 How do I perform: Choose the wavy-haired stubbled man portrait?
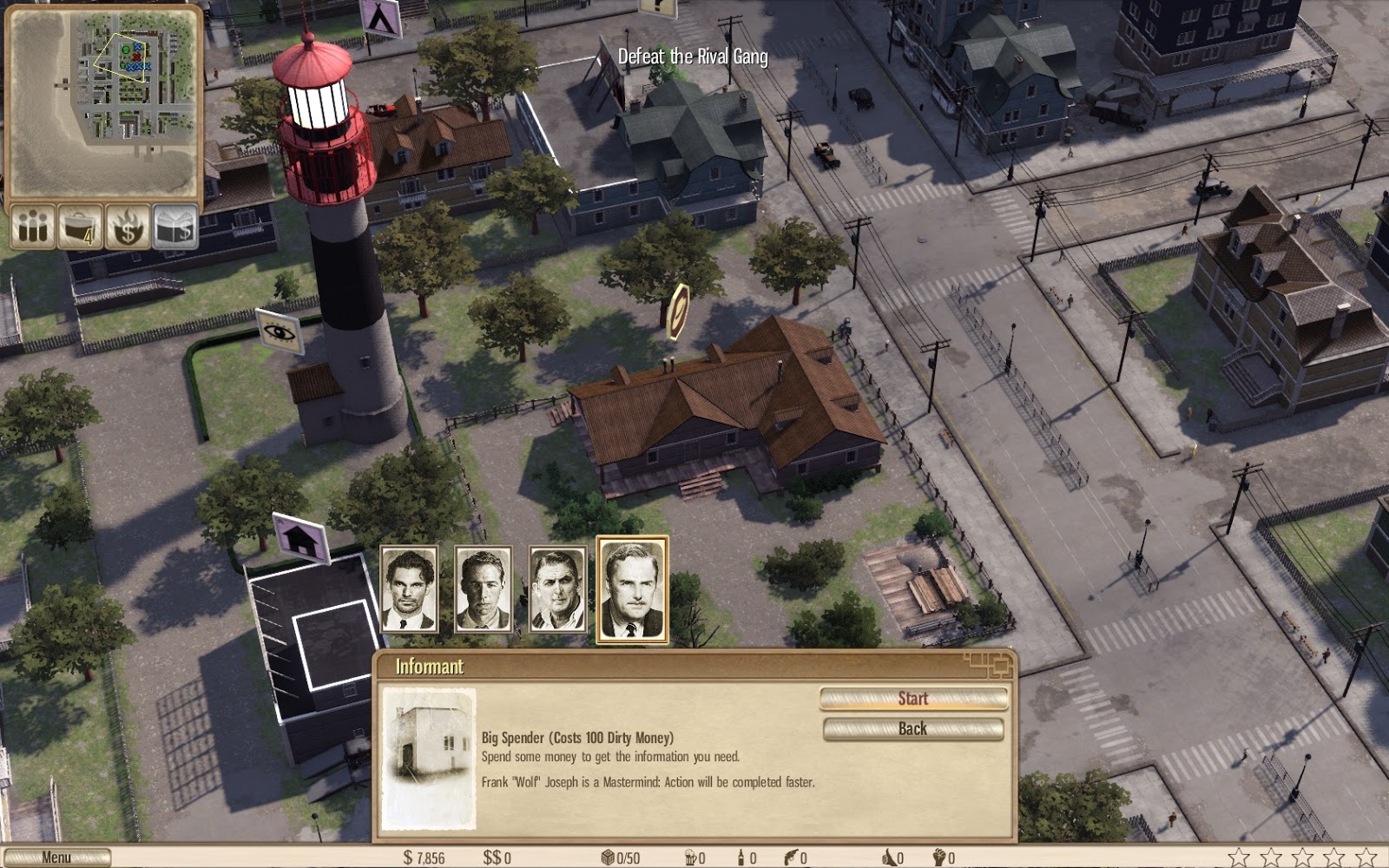pos(410,590)
